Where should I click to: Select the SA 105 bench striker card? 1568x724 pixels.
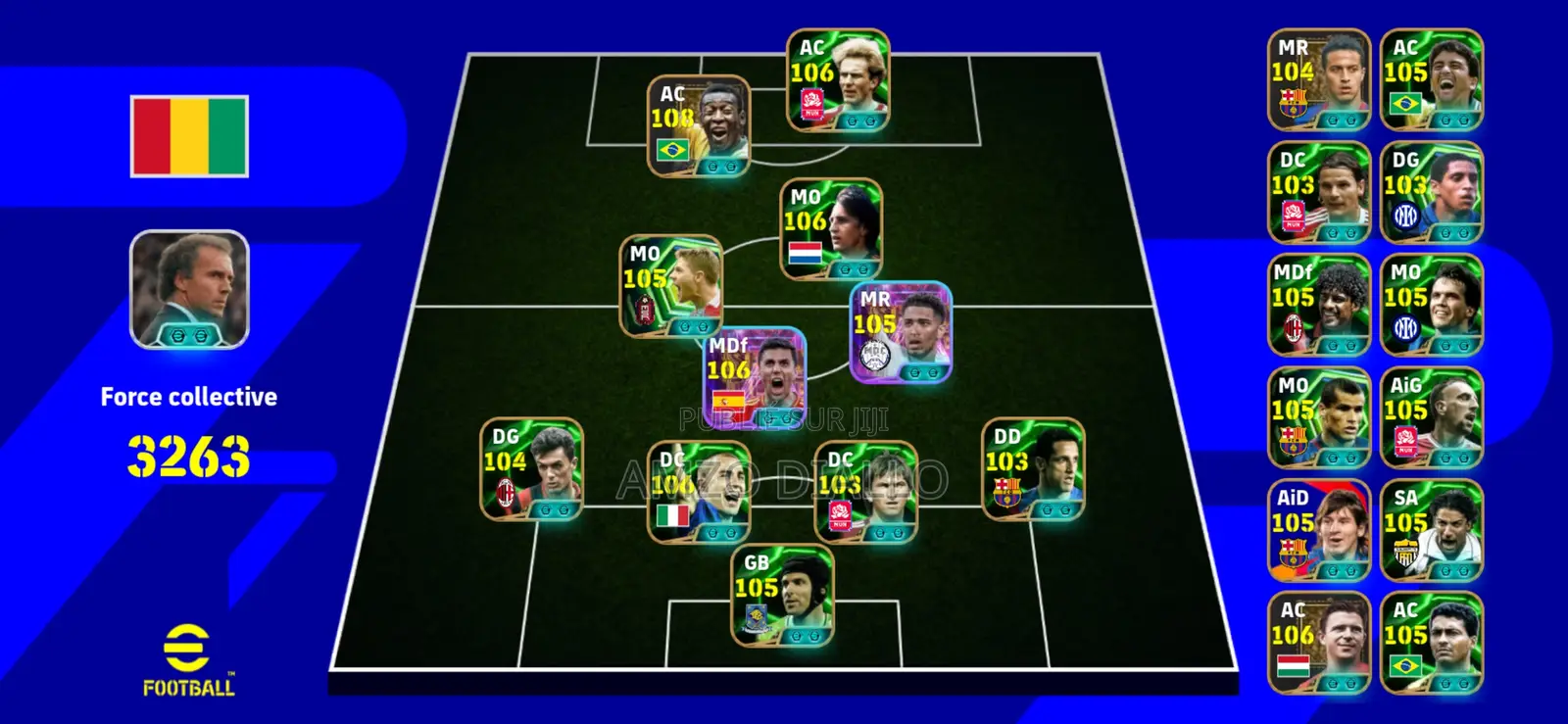1431,524
